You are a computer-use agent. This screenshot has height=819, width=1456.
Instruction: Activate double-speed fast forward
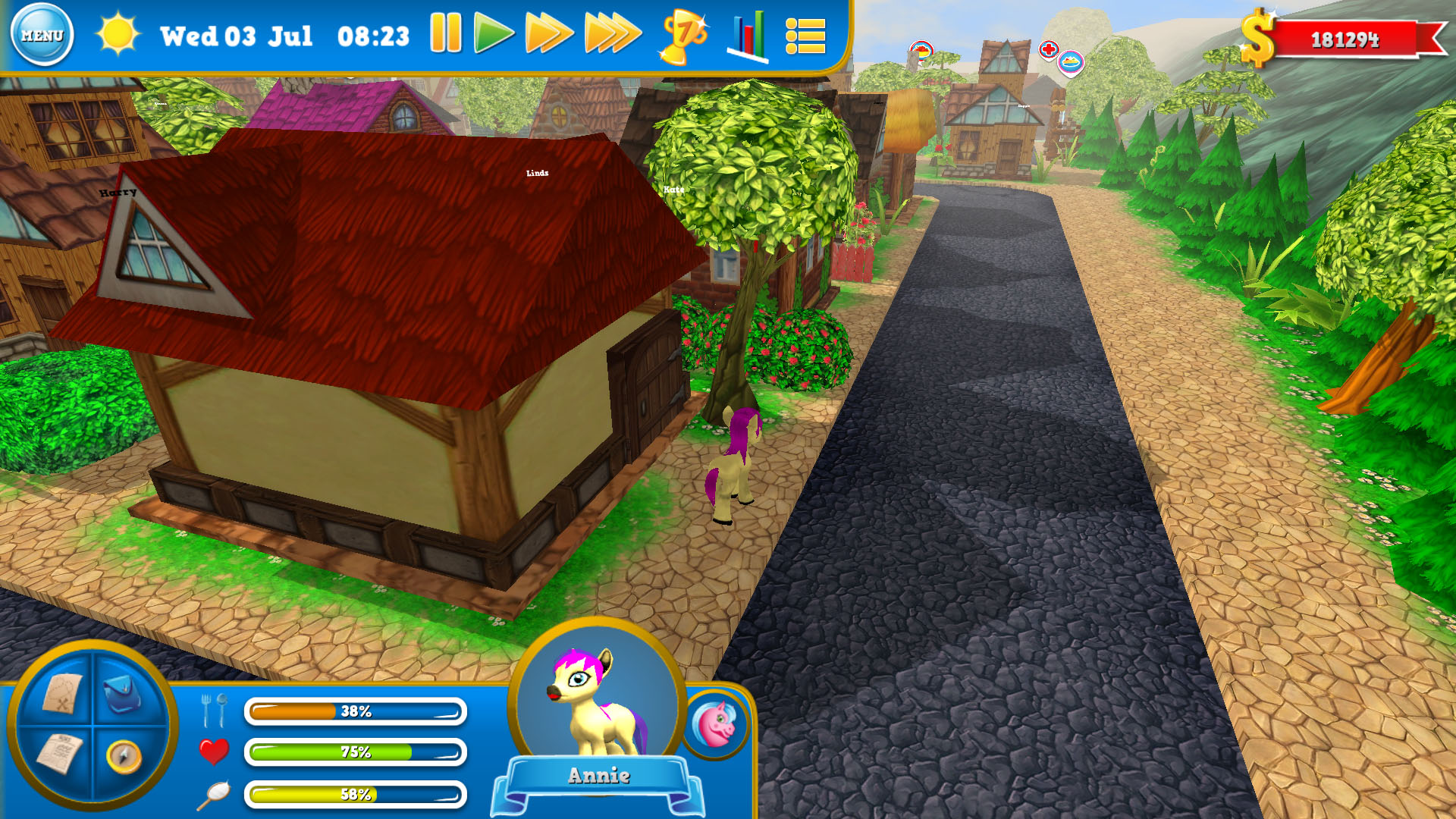(x=548, y=34)
